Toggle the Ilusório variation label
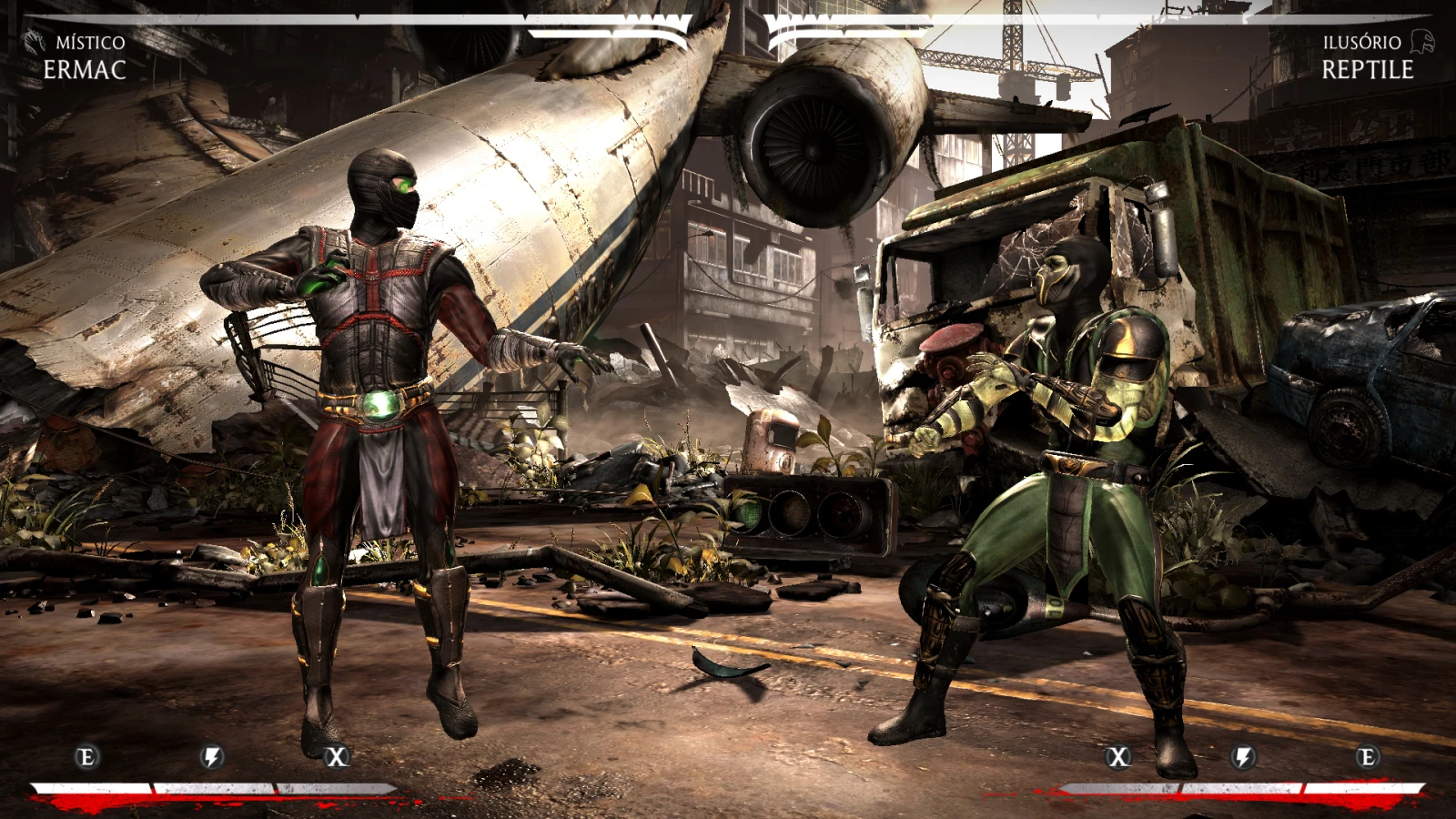Screen dimensions: 1456x819 pyautogui.click(x=1362, y=40)
